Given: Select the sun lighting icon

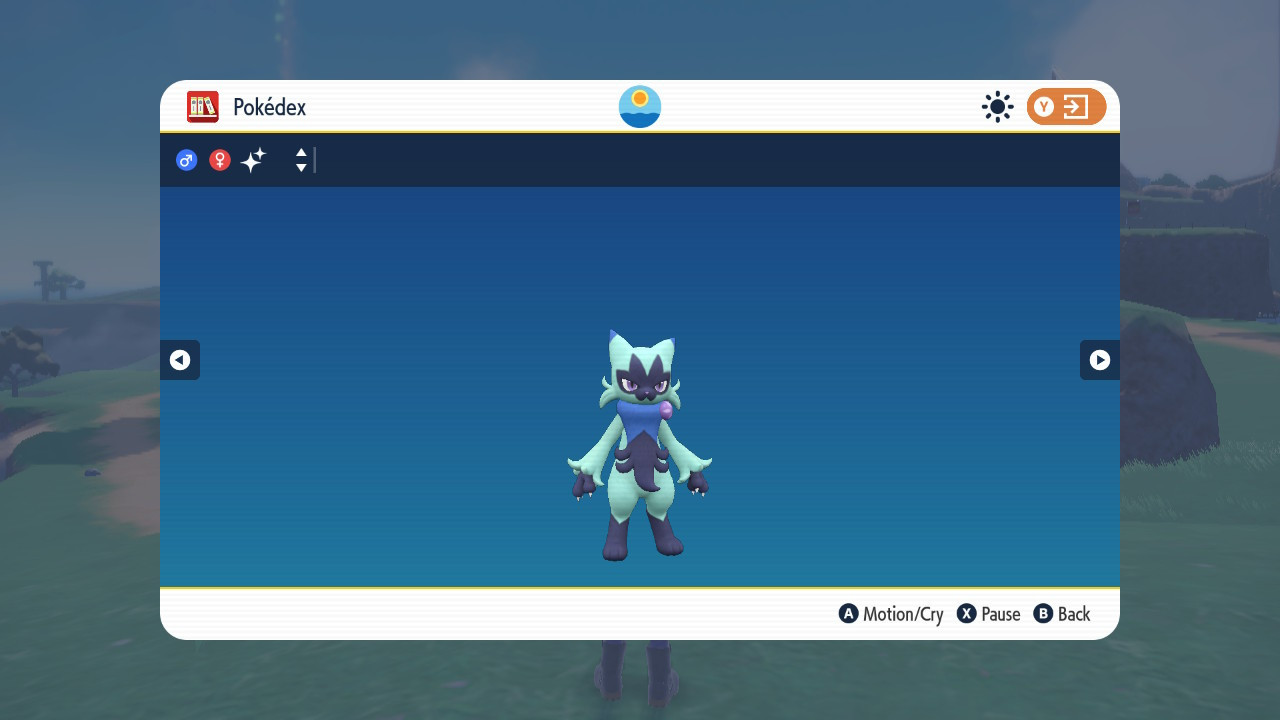Looking at the screenshot, I should point(997,107).
